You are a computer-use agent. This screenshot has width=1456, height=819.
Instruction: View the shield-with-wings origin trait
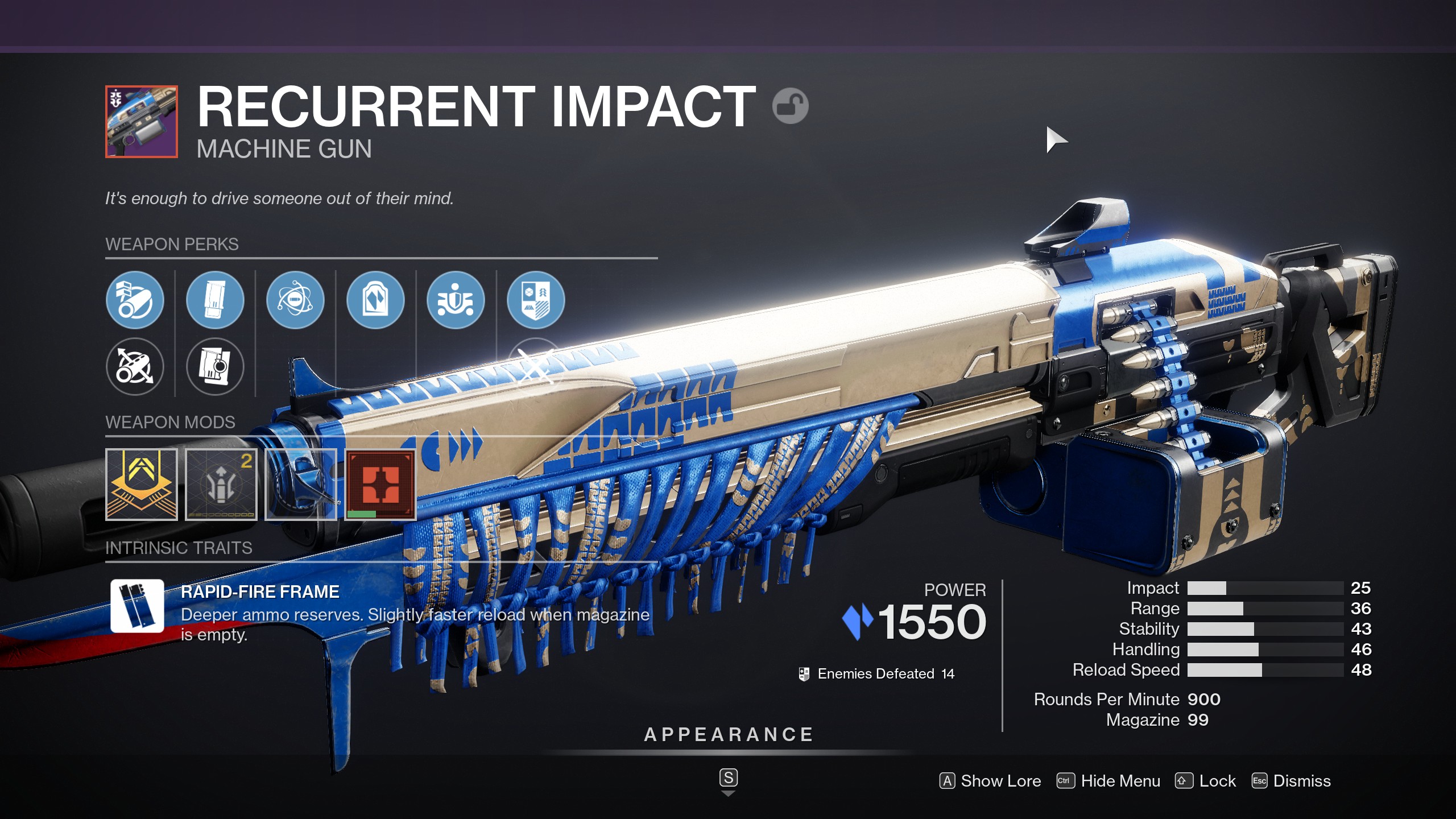point(456,300)
